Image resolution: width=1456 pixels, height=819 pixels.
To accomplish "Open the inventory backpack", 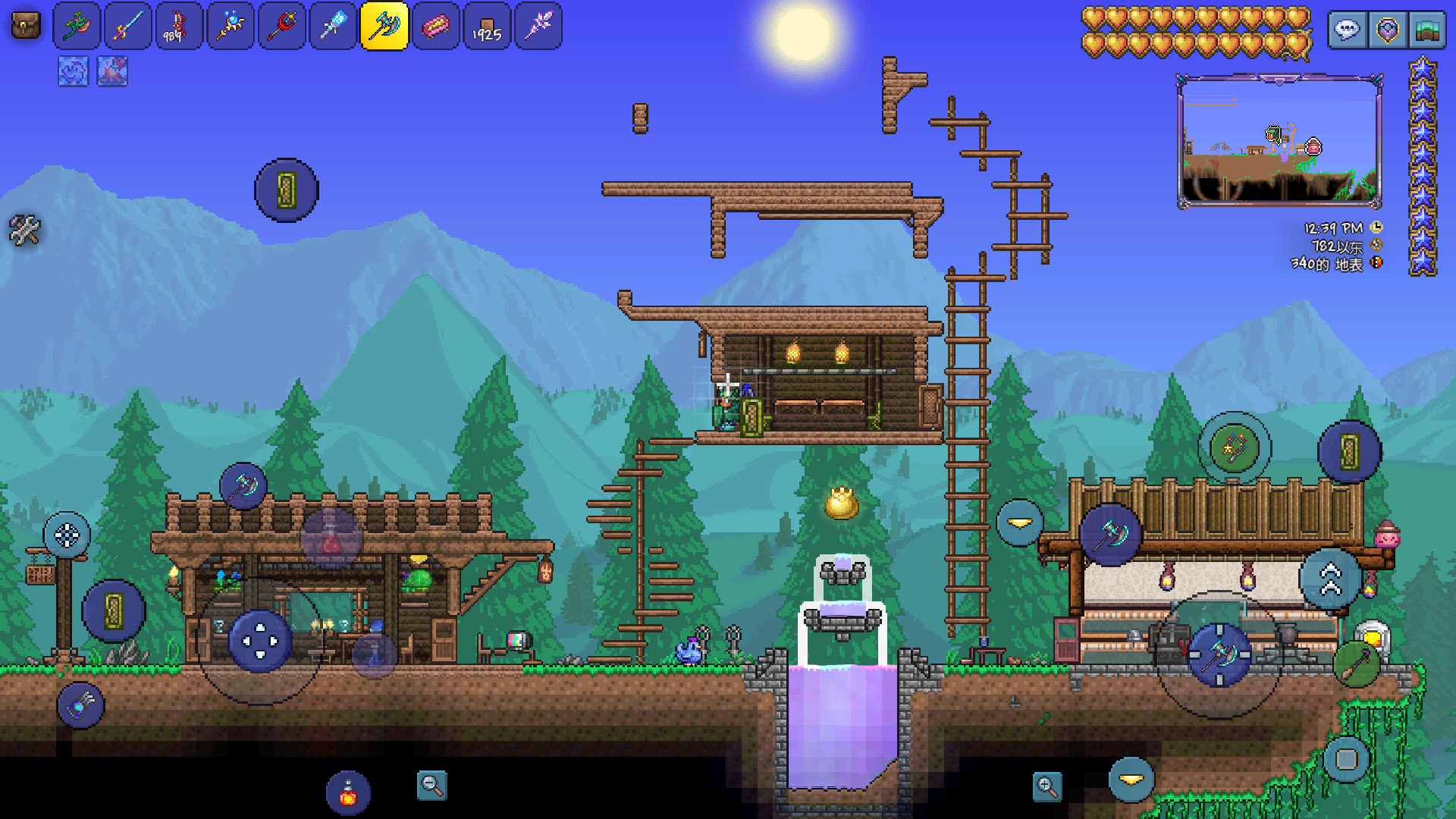I will (26, 27).
